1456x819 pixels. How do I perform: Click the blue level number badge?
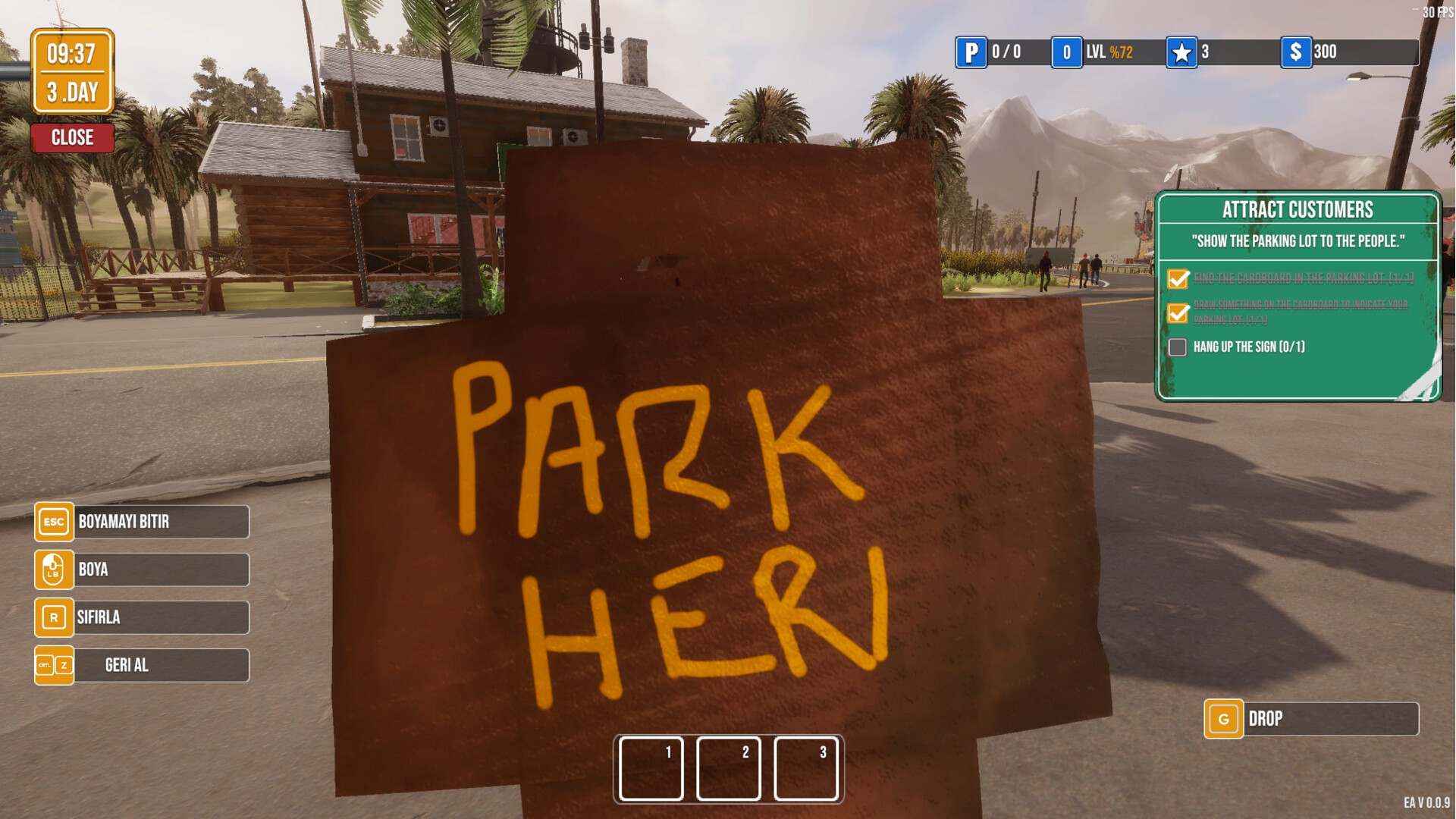pyautogui.click(x=1066, y=52)
